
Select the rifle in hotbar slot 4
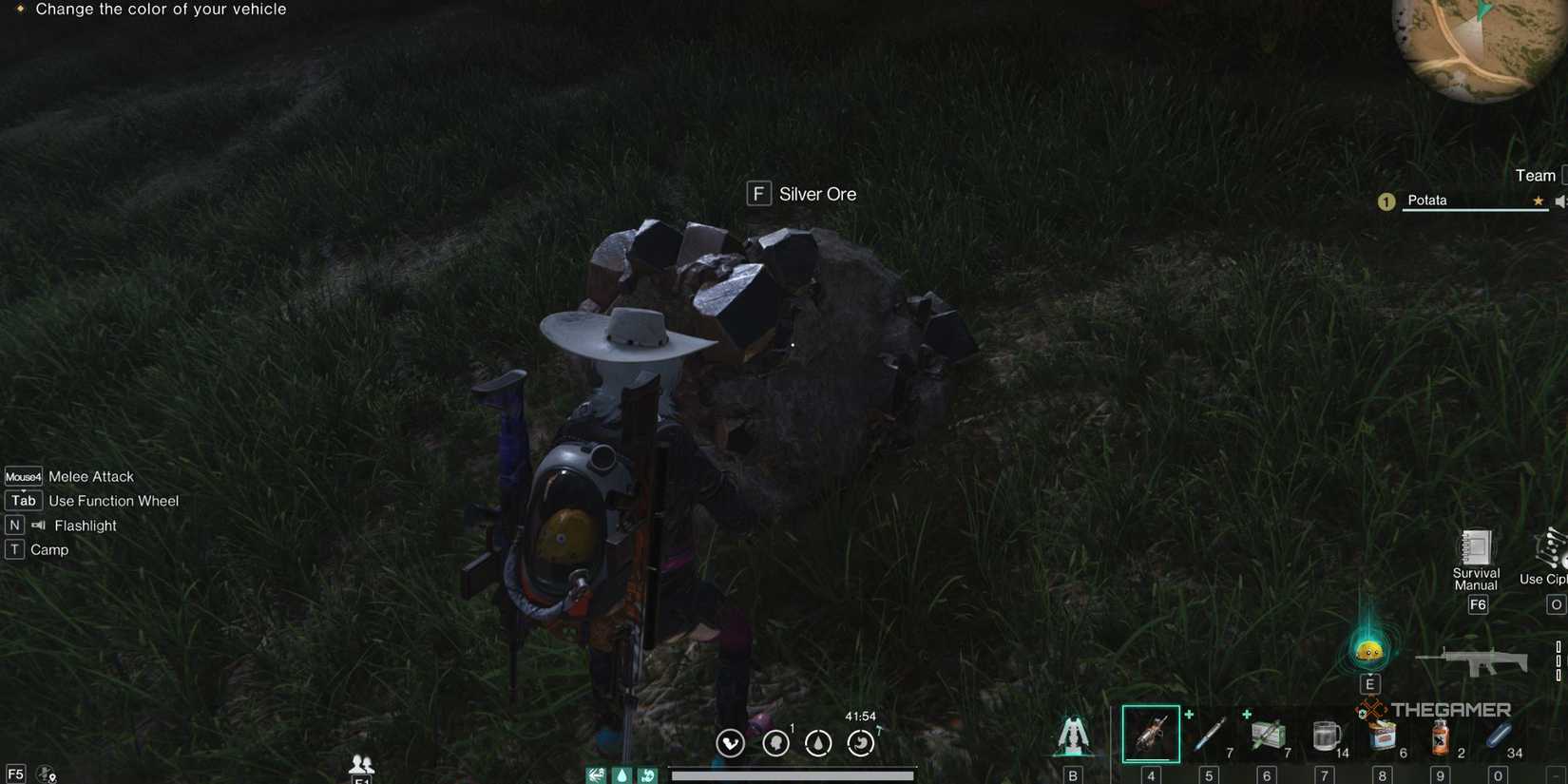click(1151, 733)
